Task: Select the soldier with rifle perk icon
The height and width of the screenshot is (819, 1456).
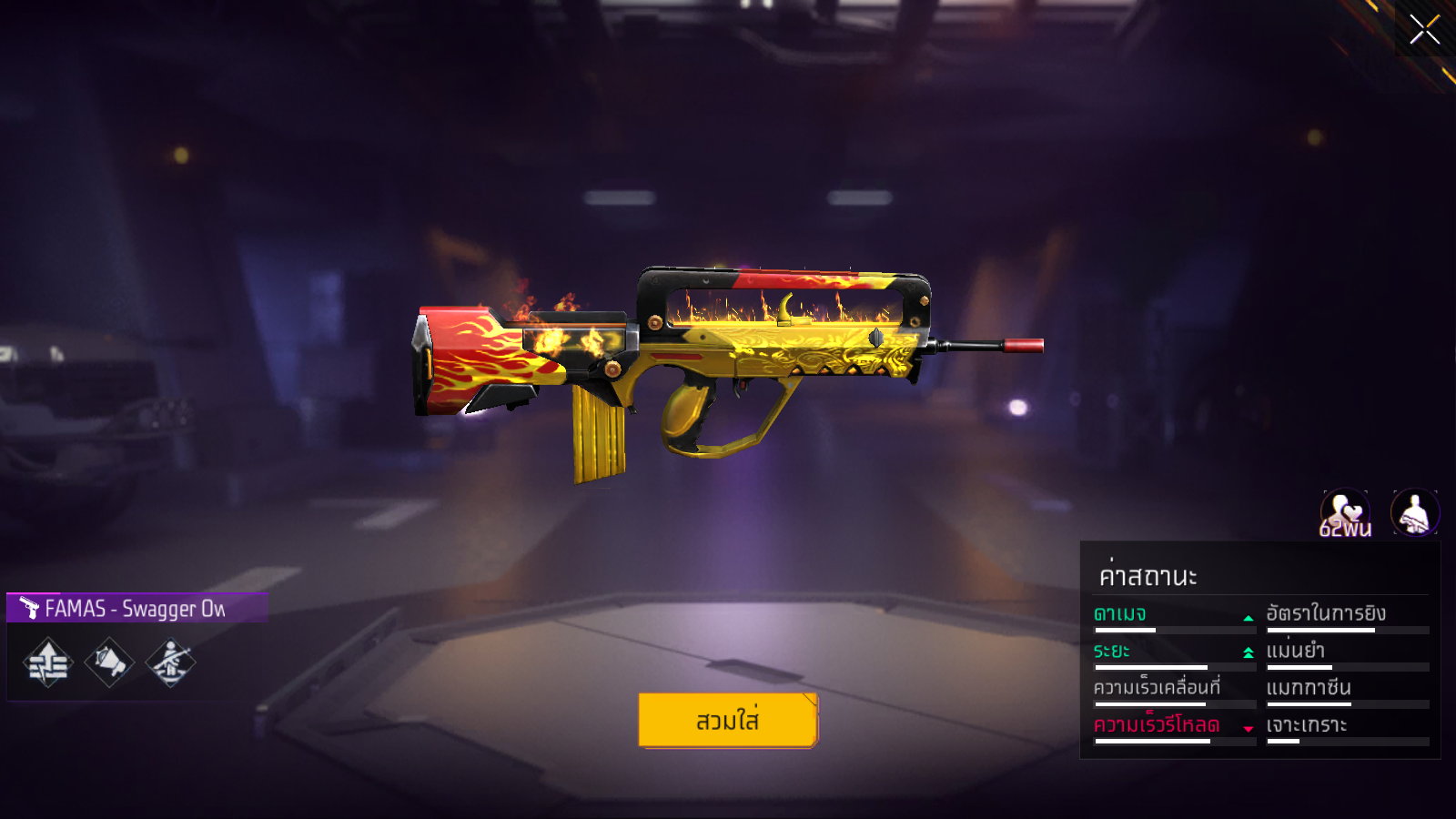Action: pyautogui.click(x=170, y=662)
